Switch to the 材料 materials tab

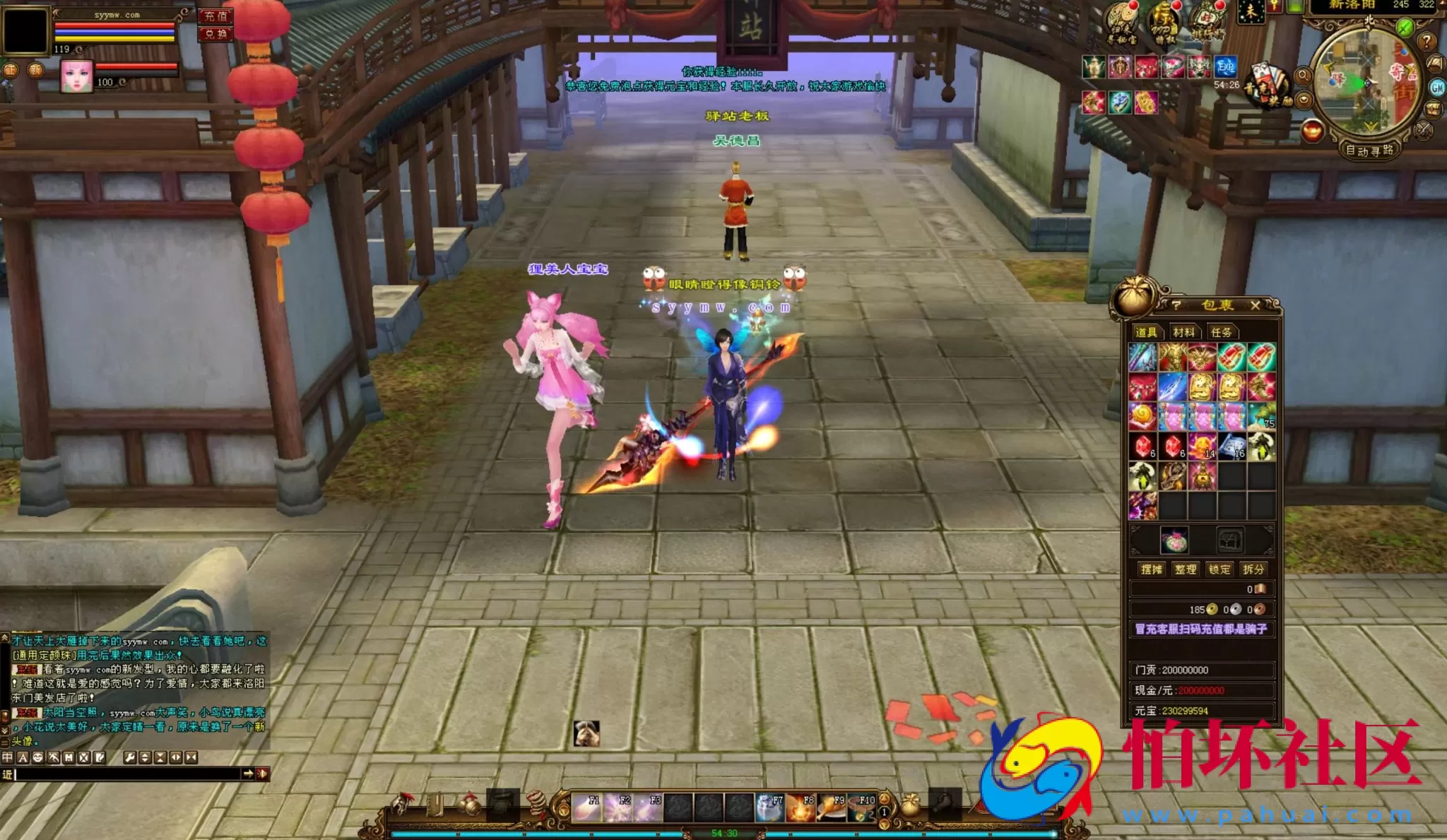tap(1186, 332)
